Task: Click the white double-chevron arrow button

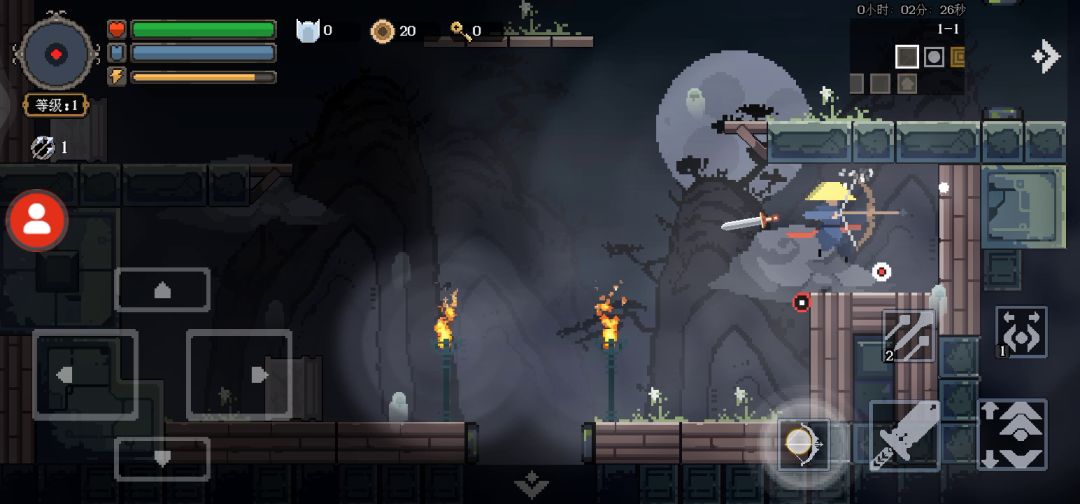Action: pyautogui.click(x=1045, y=56)
